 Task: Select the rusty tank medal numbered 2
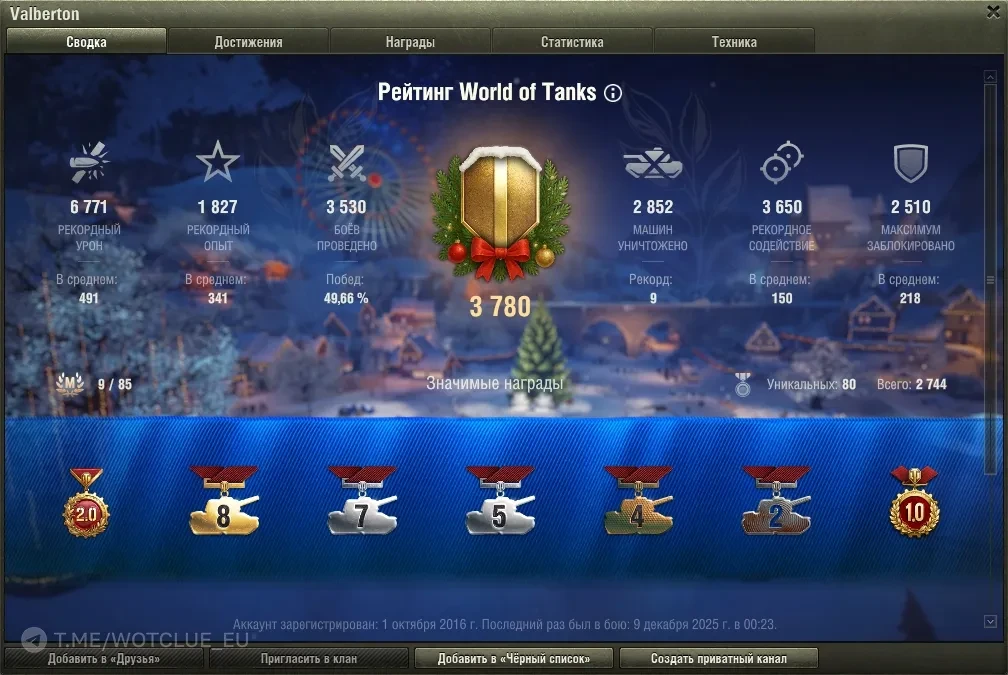pos(776,503)
